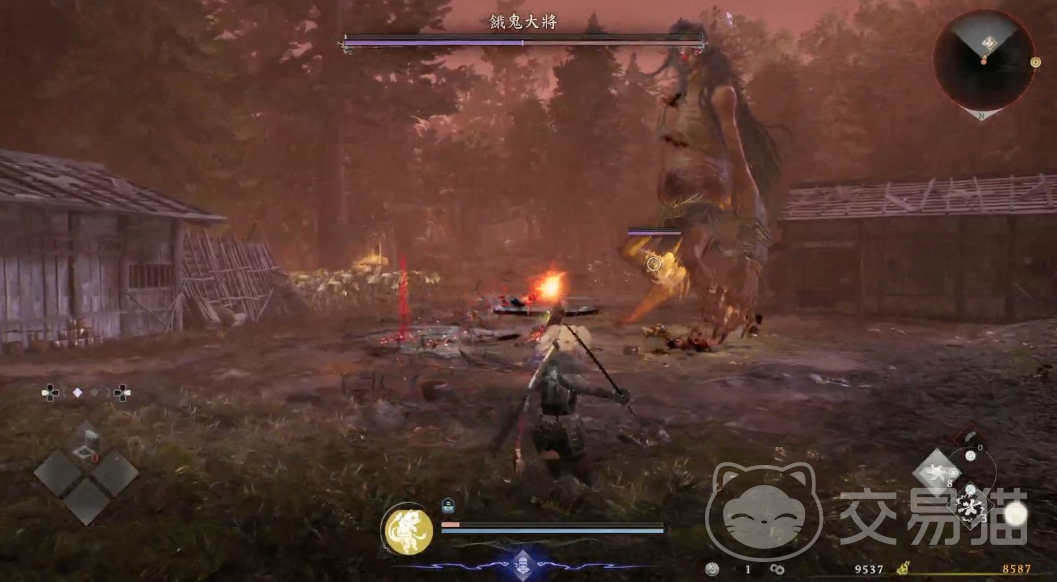The image size is (1057, 582).
Task: Click the small status buff icon above health bar
Action: pos(449,506)
